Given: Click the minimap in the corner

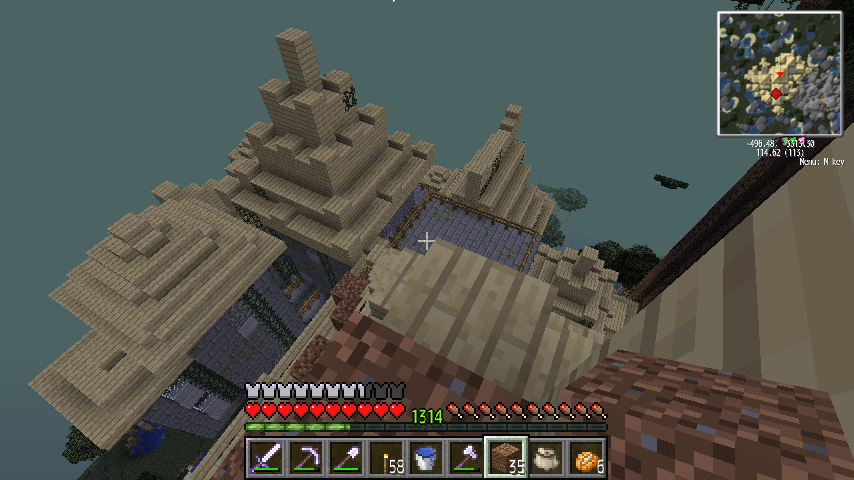Looking at the screenshot, I should coord(780,73).
